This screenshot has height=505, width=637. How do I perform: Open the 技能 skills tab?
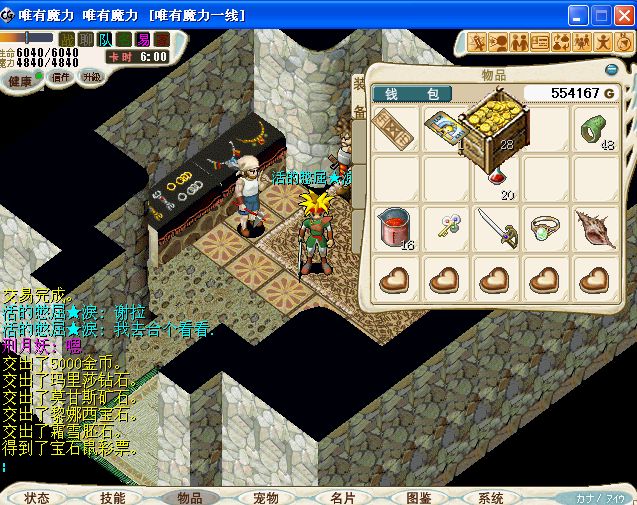(x=112, y=497)
